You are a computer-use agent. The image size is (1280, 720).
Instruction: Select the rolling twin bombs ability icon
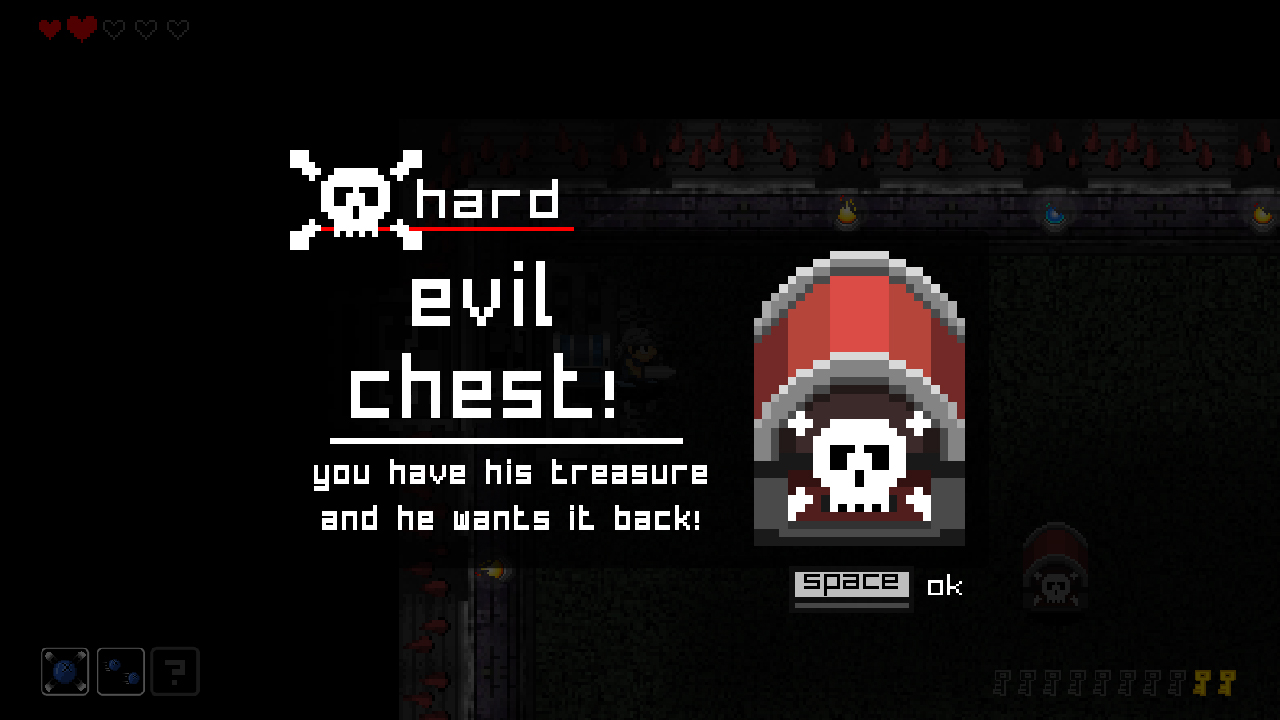coord(120,671)
